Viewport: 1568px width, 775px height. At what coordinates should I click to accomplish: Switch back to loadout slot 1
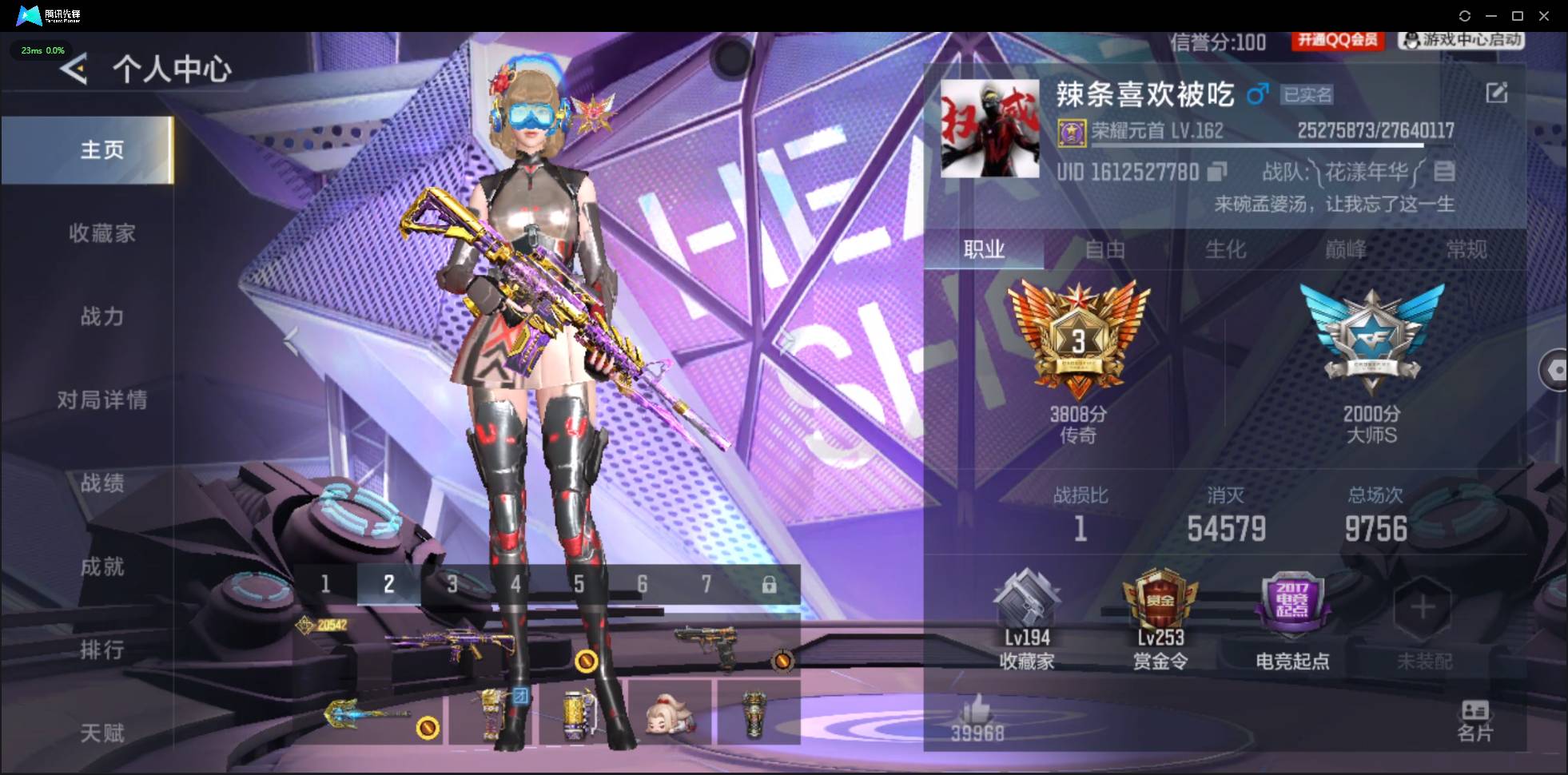pos(325,584)
